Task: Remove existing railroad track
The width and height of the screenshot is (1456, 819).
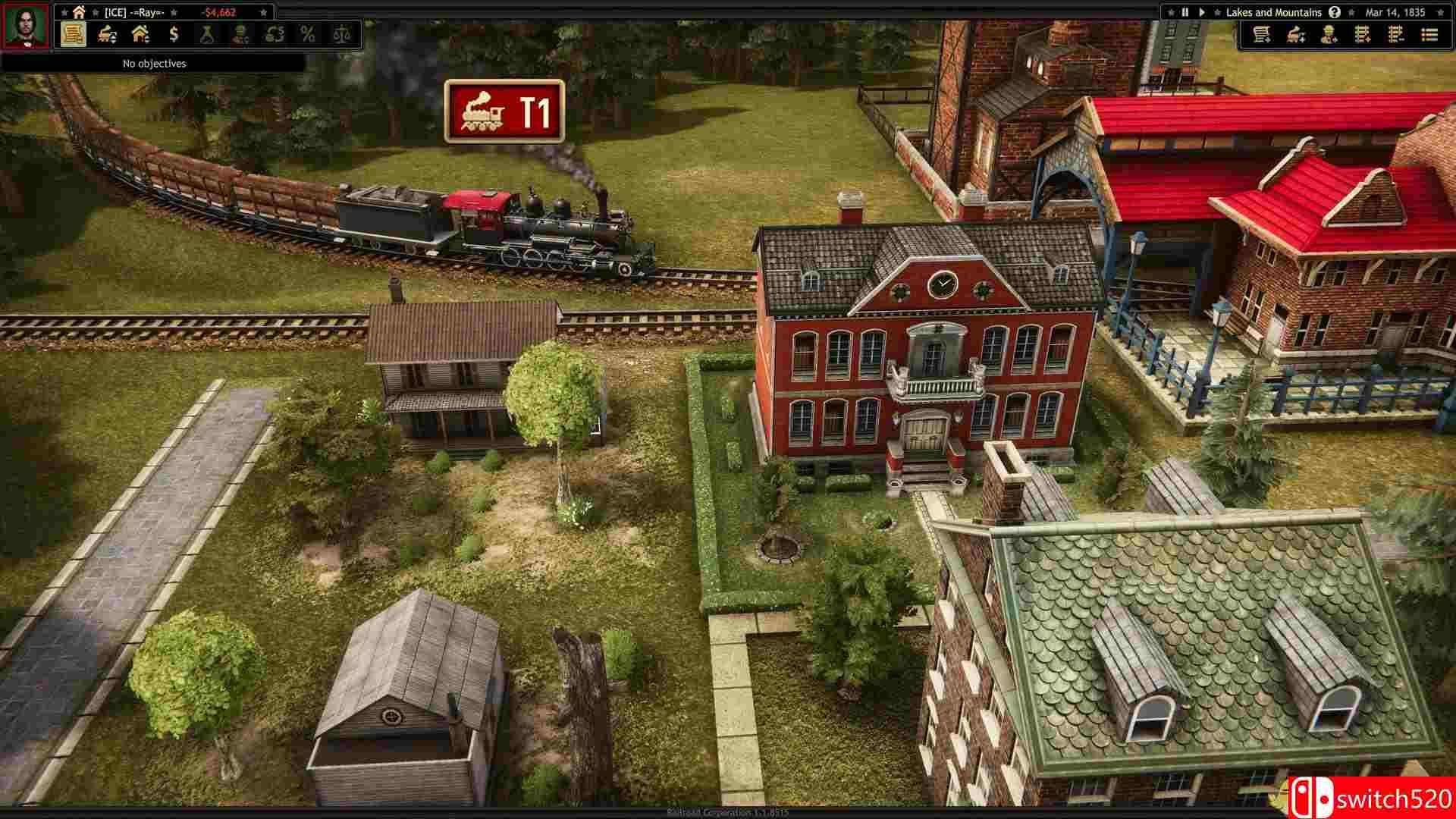Action: [x=1395, y=36]
